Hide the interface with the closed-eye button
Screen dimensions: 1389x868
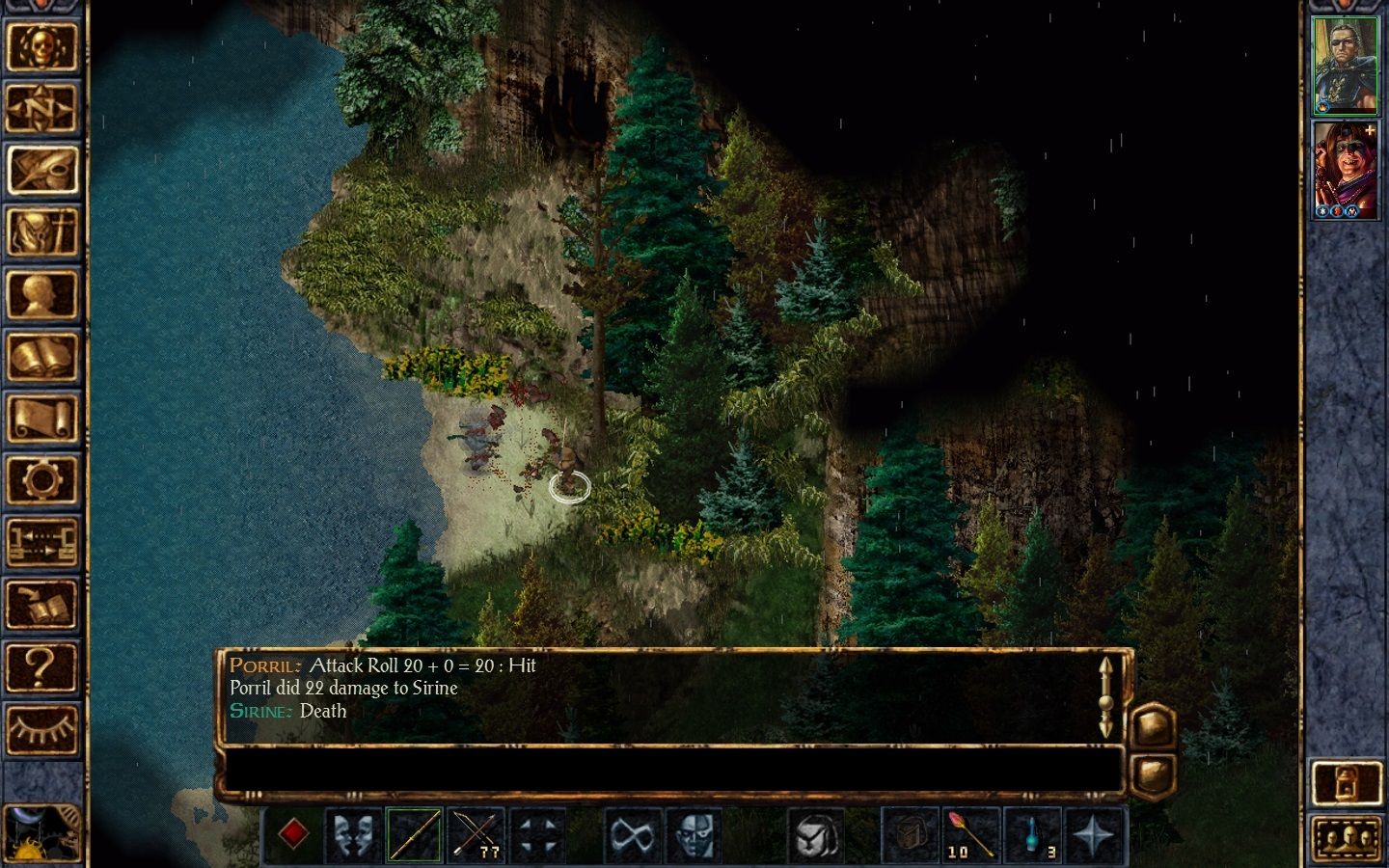[x=41, y=727]
